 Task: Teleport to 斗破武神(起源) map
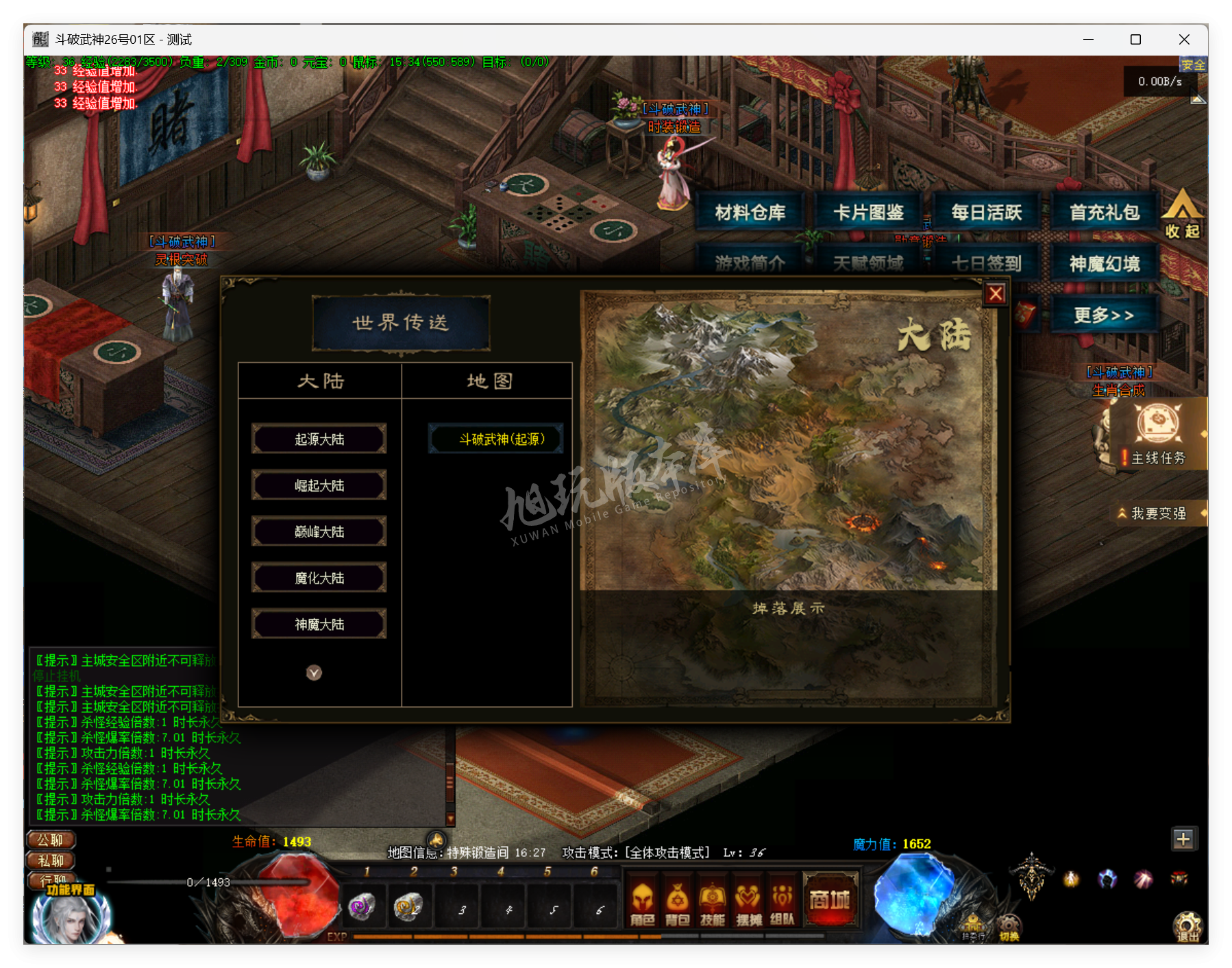click(x=495, y=438)
